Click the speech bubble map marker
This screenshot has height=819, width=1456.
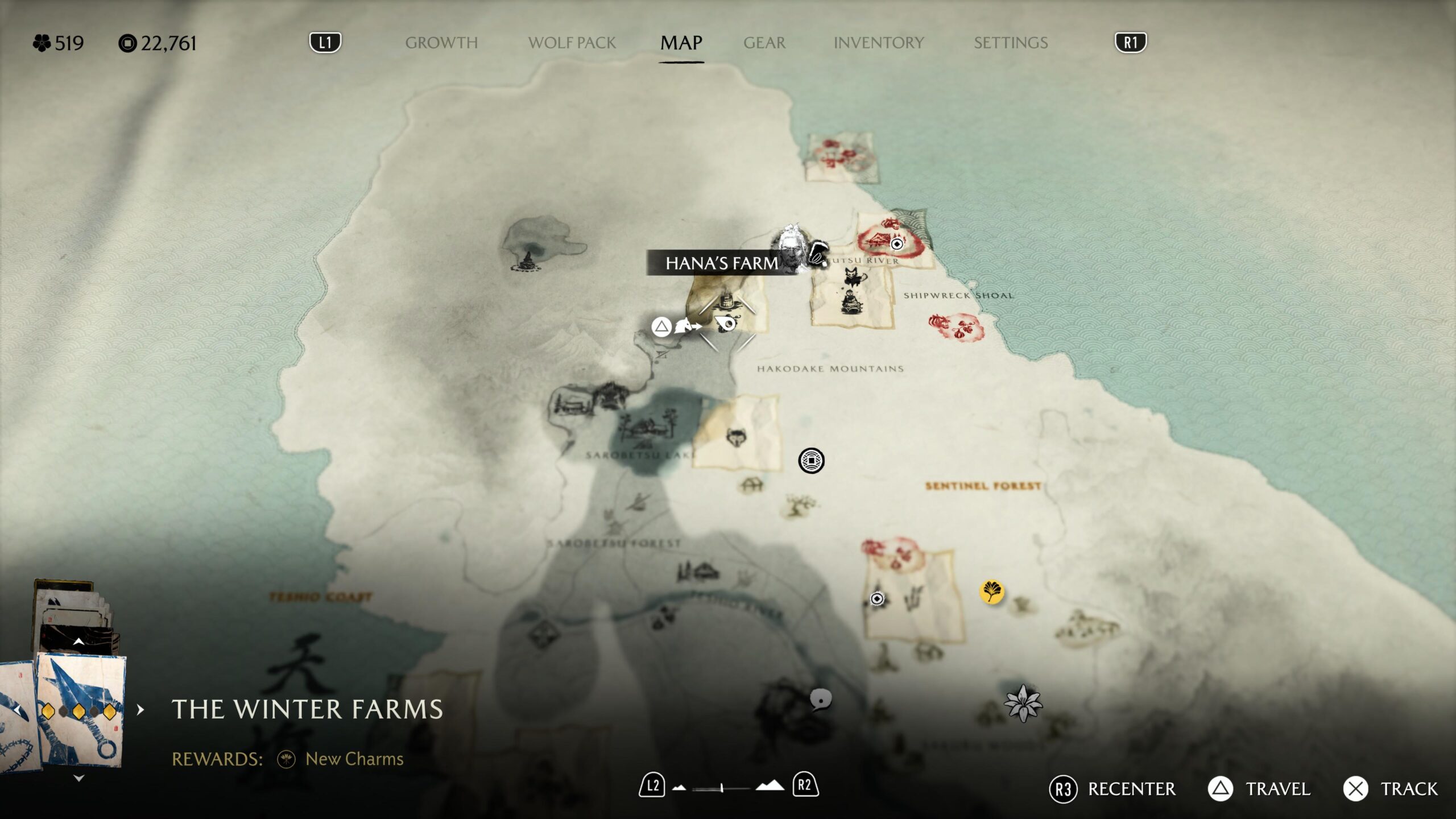(x=820, y=700)
